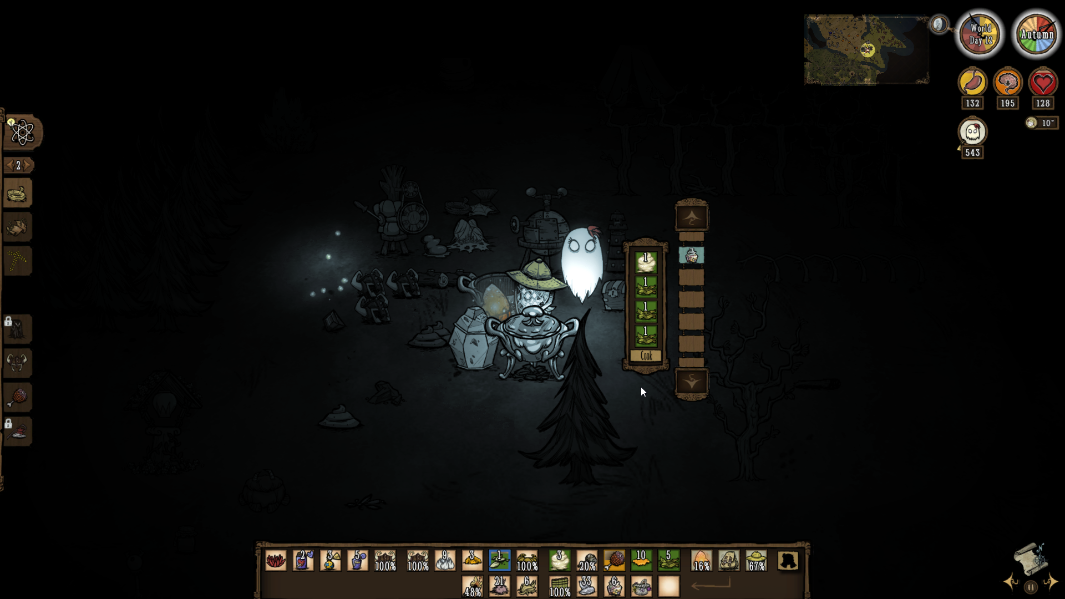Viewport: 1065px width, 599px height.
Task: Select the inventory stack of 10 items
Action: (x=641, y=561)
